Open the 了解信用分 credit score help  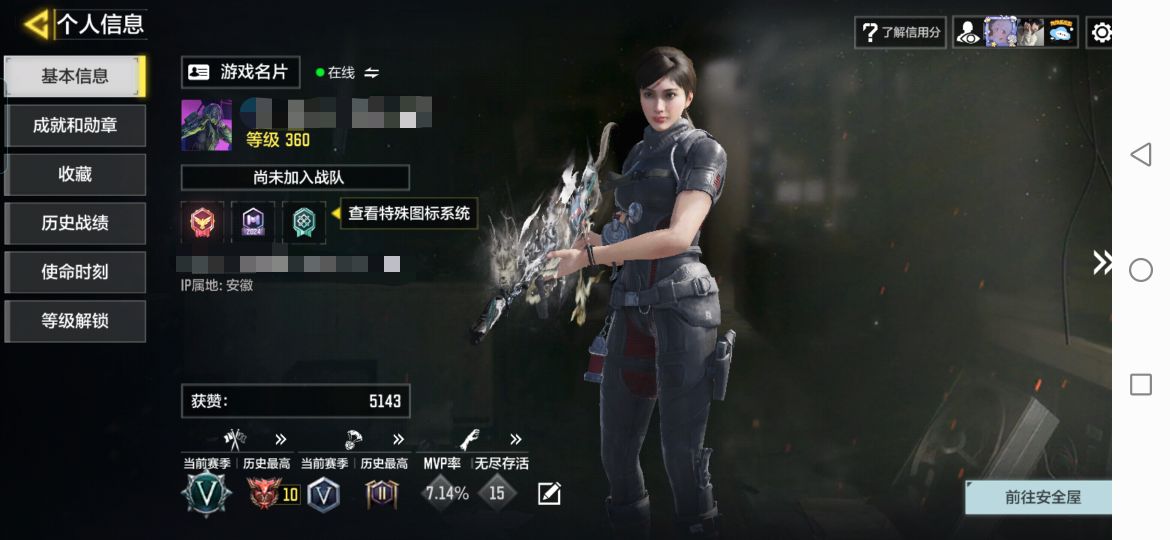pos(901,32)
